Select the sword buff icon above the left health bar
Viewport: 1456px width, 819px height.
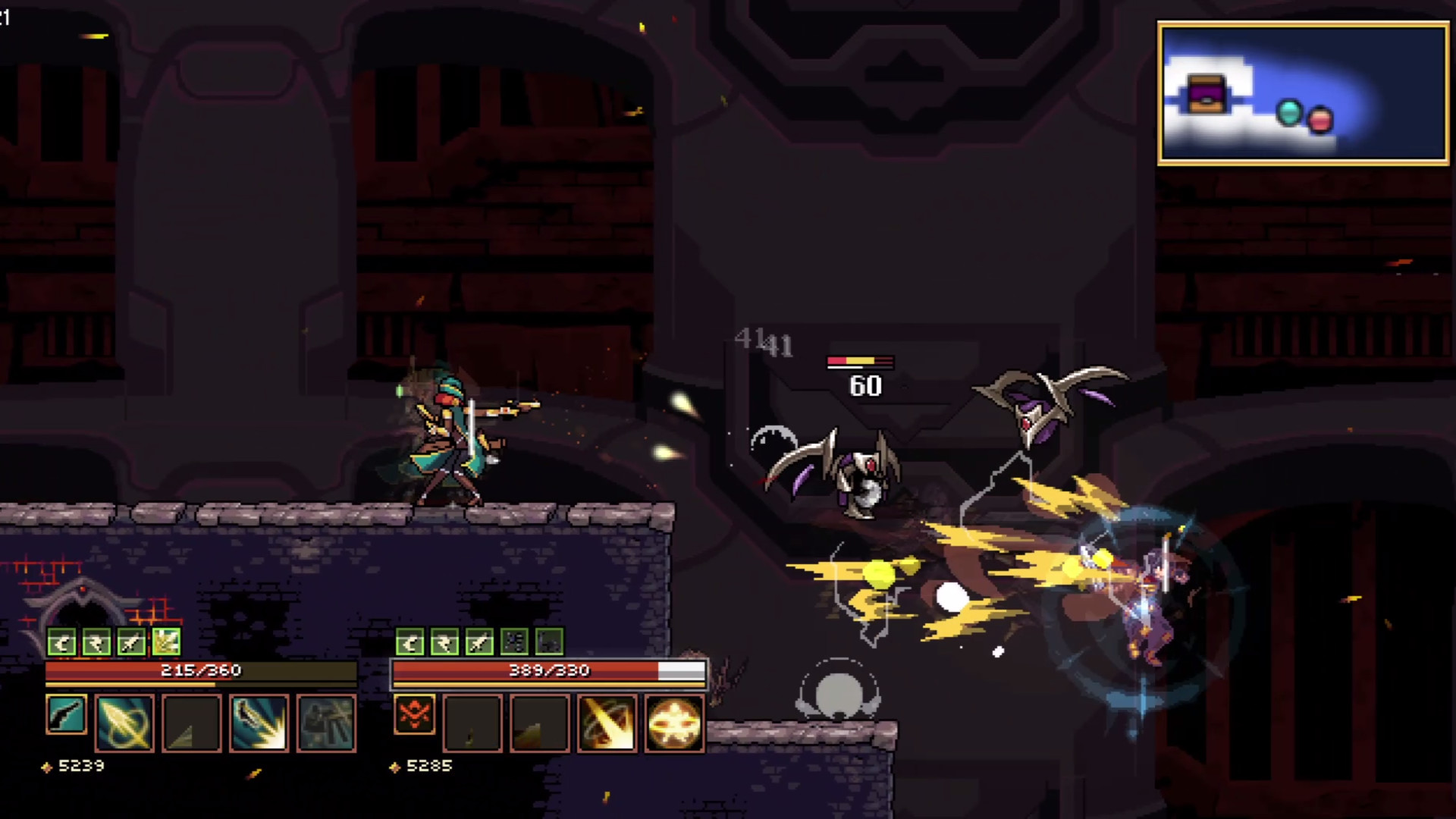point(130,642)
